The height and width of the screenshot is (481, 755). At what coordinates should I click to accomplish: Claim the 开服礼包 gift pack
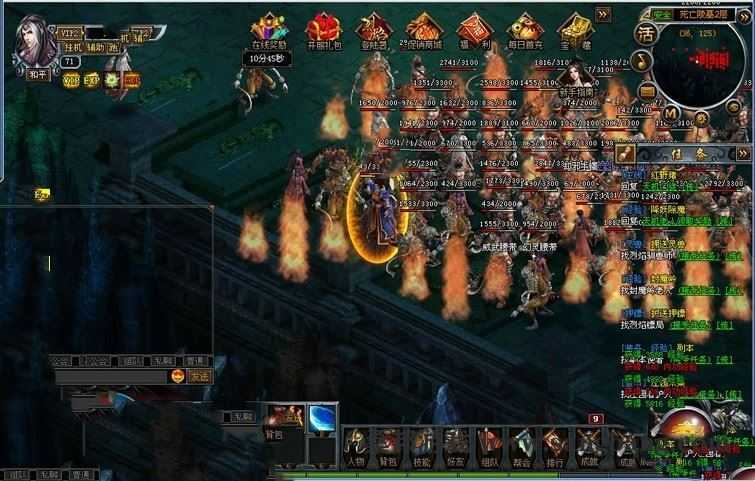coord(321,29)
